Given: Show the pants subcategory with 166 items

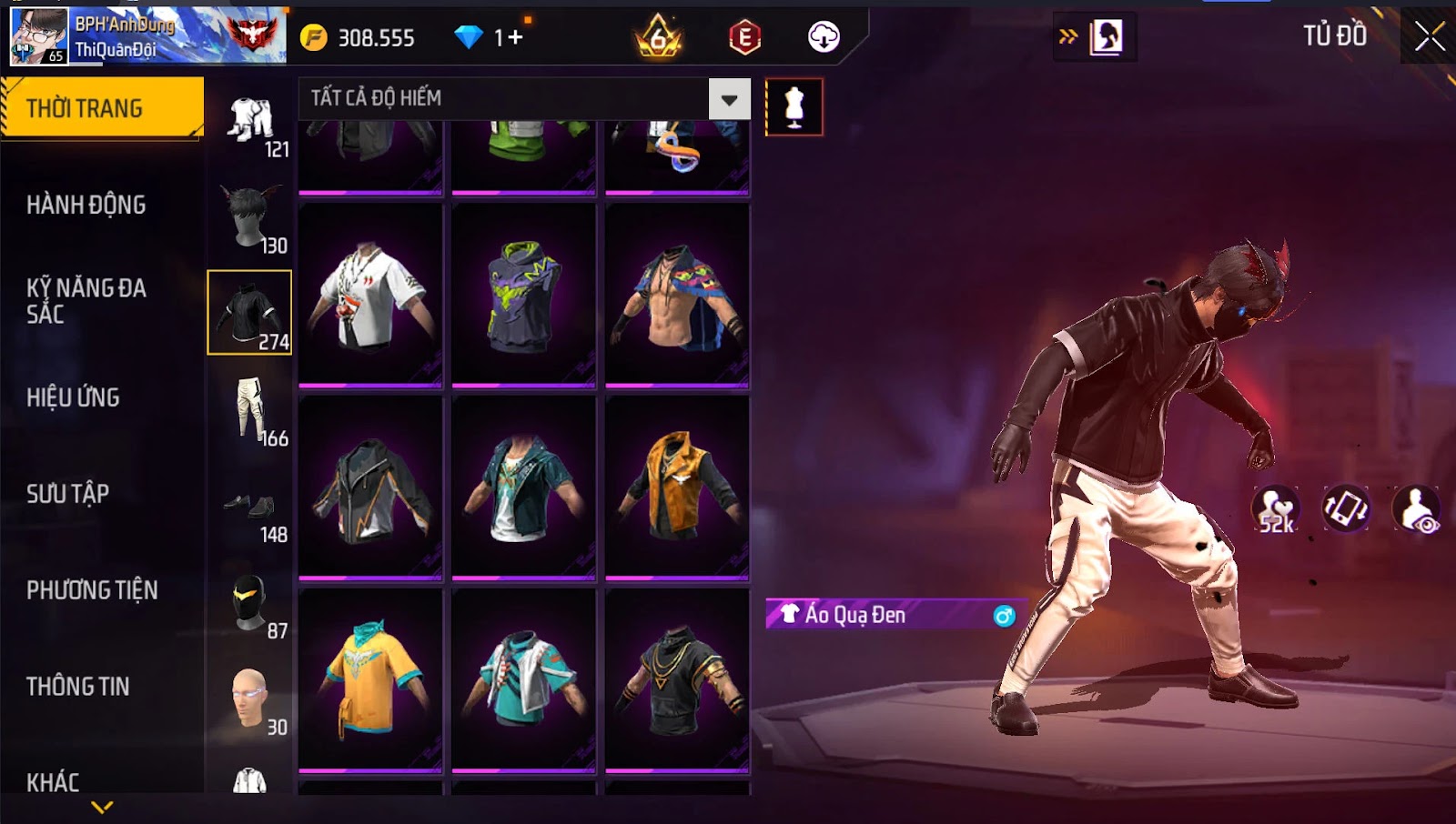Looking at the screenshot, I should pos(251,411).
